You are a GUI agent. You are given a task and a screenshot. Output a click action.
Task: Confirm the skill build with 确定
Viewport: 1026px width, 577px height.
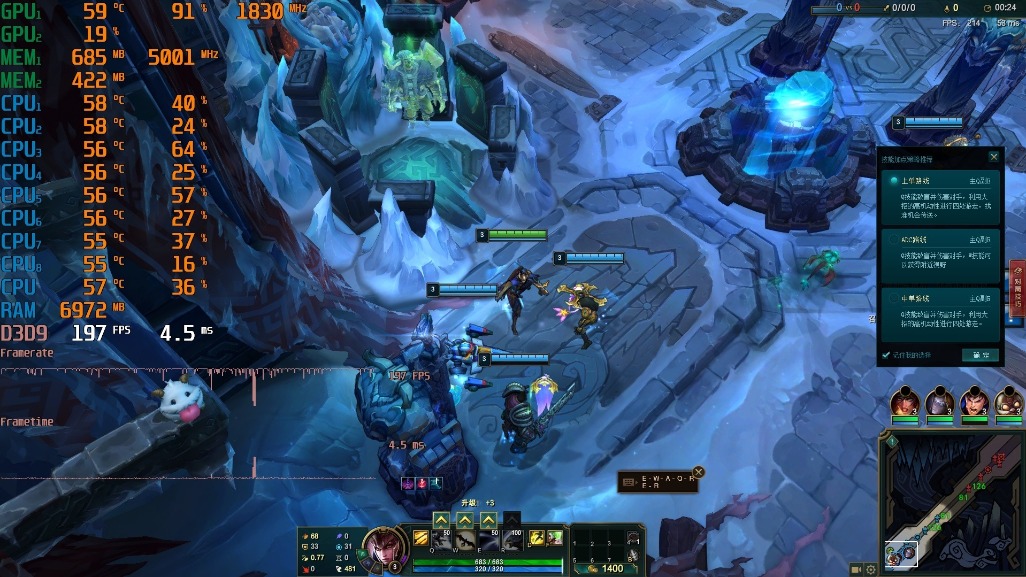[x=979, y=355]
